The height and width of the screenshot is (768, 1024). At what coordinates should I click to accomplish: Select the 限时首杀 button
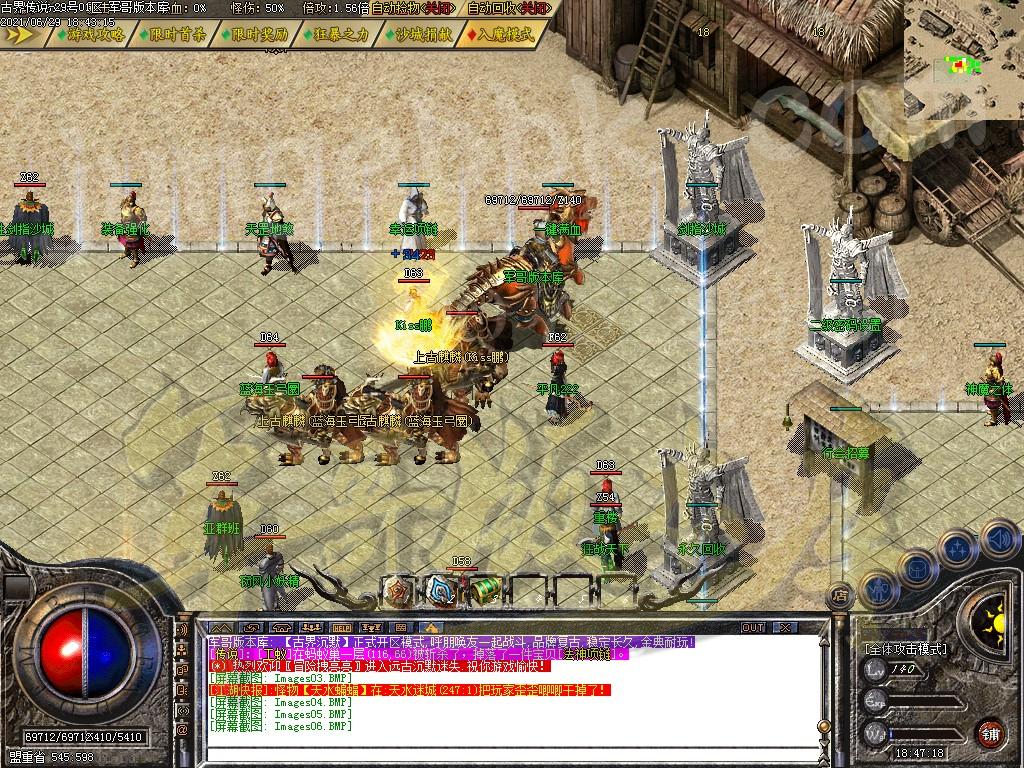pos(172,34)
